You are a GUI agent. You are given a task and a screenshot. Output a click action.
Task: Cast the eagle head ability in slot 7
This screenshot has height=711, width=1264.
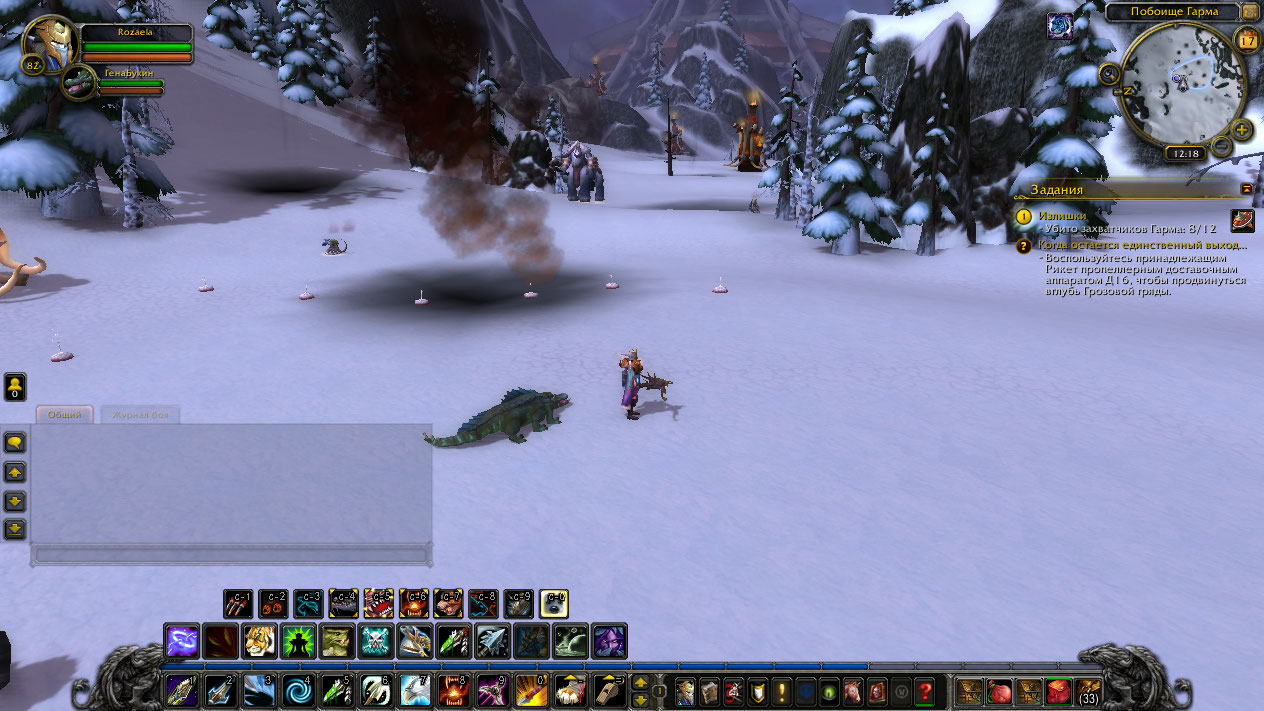coord(416,690)
